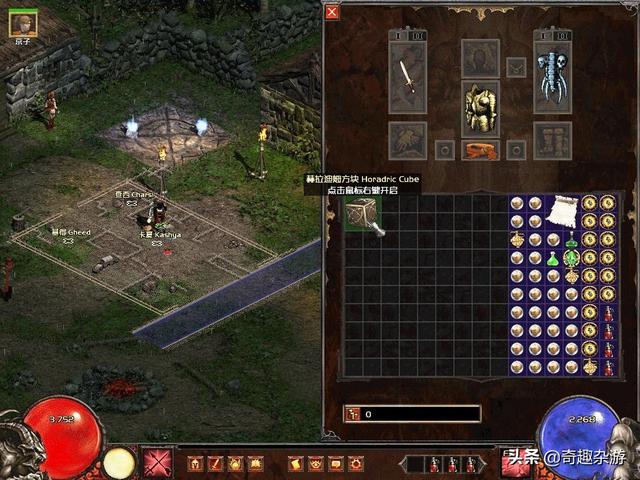Select the skull claw off-hand slot
Viewport: 640px width, 480px height.
[552, 78]
